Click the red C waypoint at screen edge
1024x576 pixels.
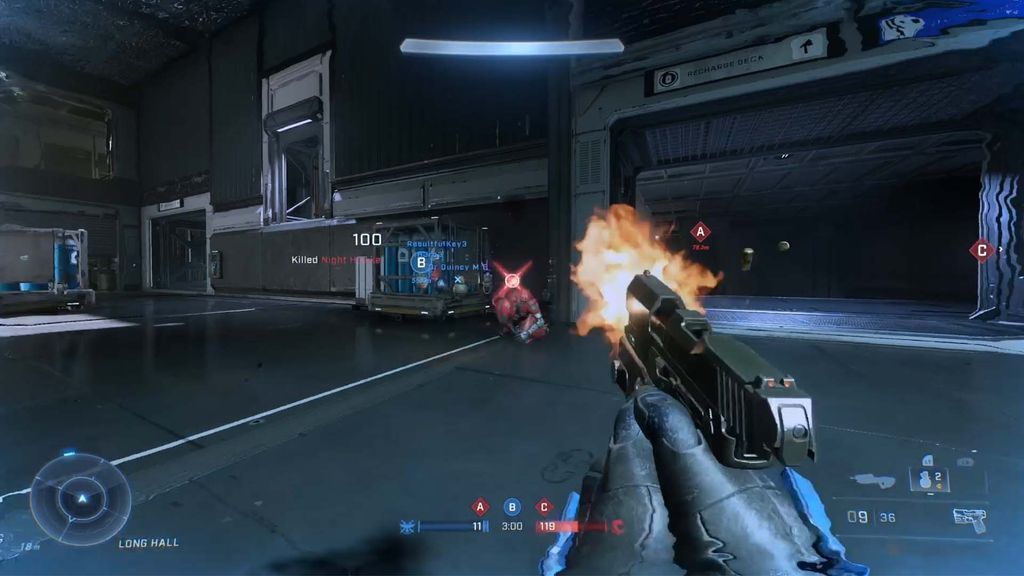(981, 250)
